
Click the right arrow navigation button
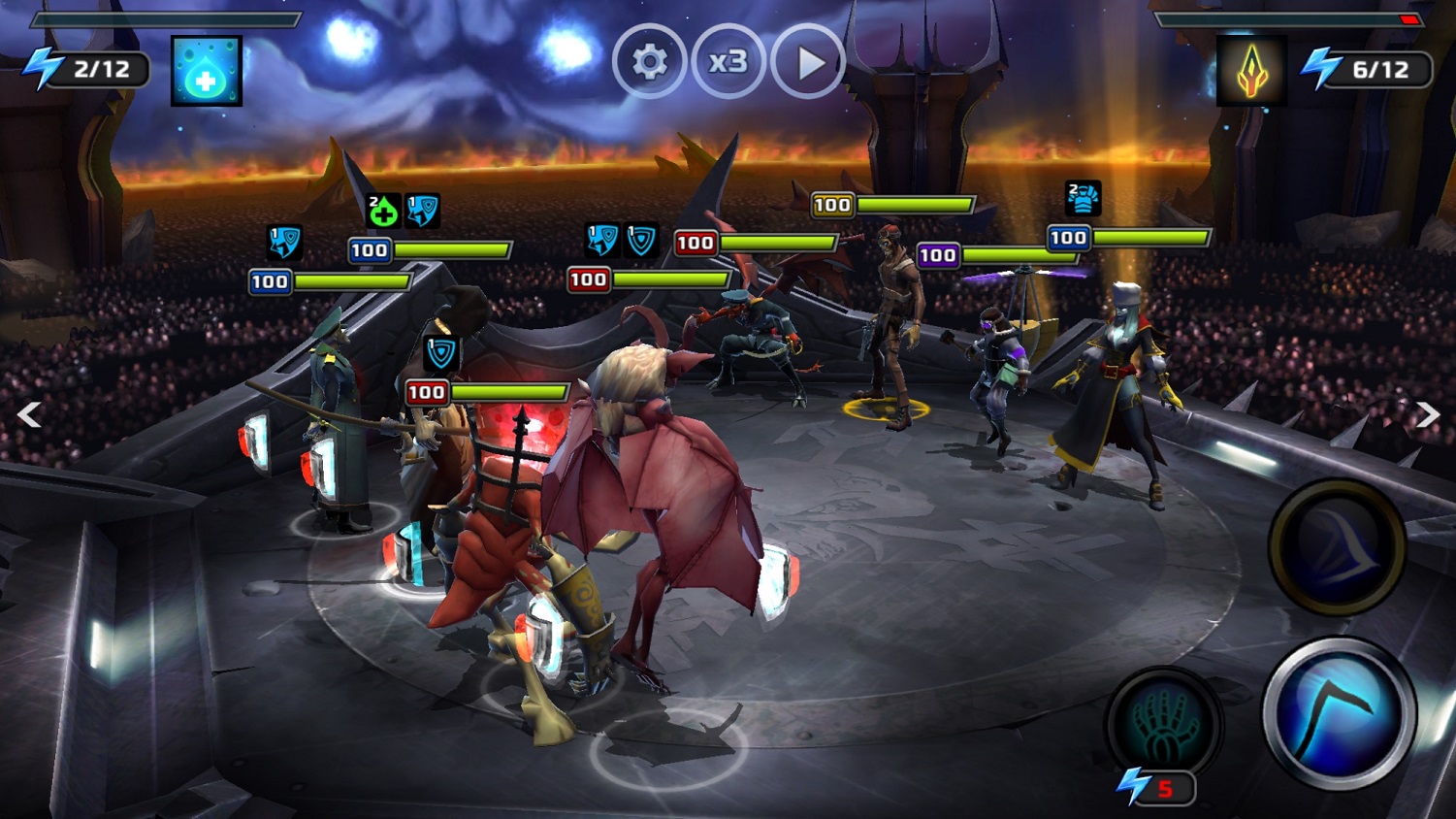tap(1427, 415)
